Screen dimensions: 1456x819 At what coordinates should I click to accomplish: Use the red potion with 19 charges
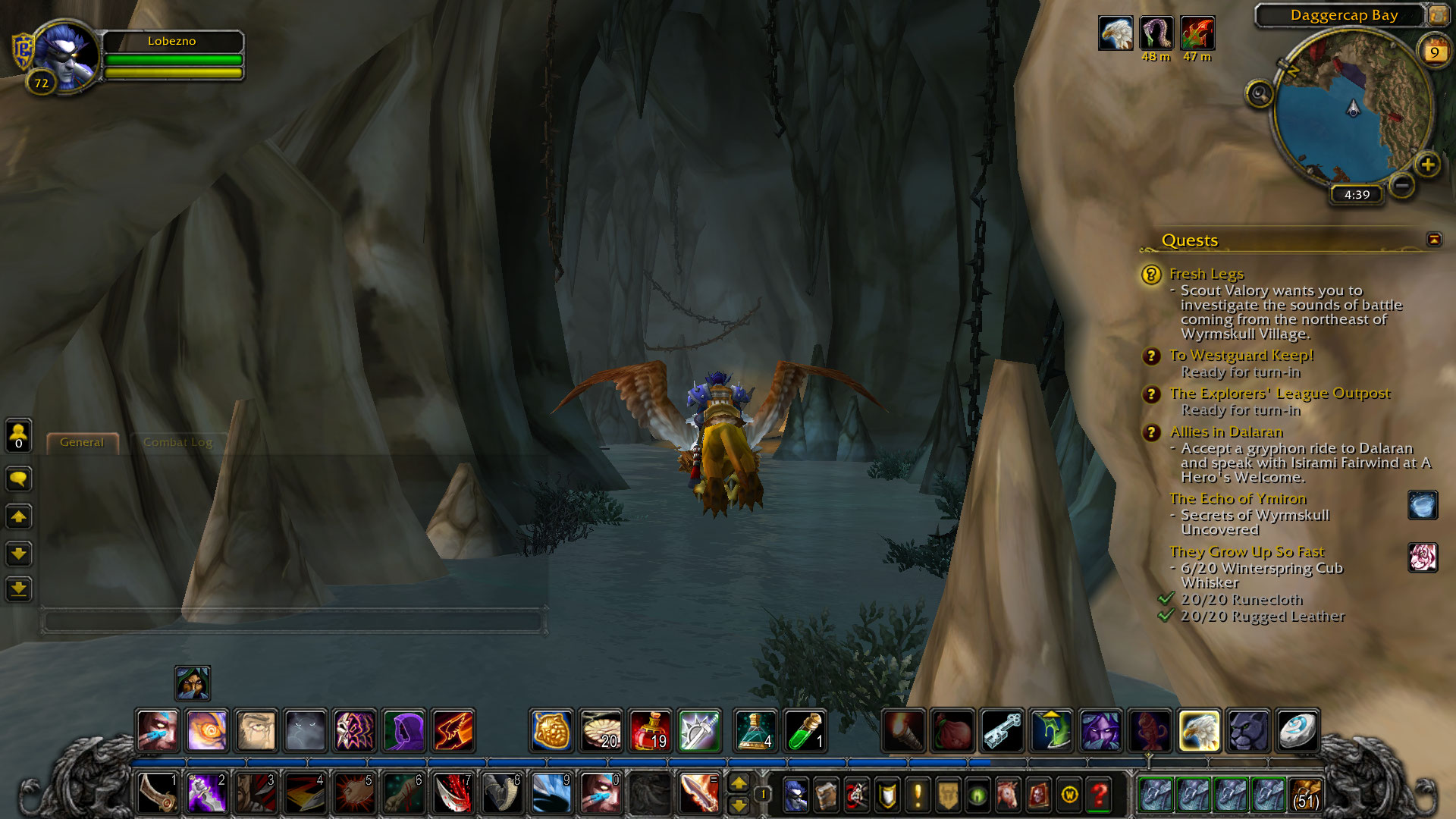[x=650, y=730]
